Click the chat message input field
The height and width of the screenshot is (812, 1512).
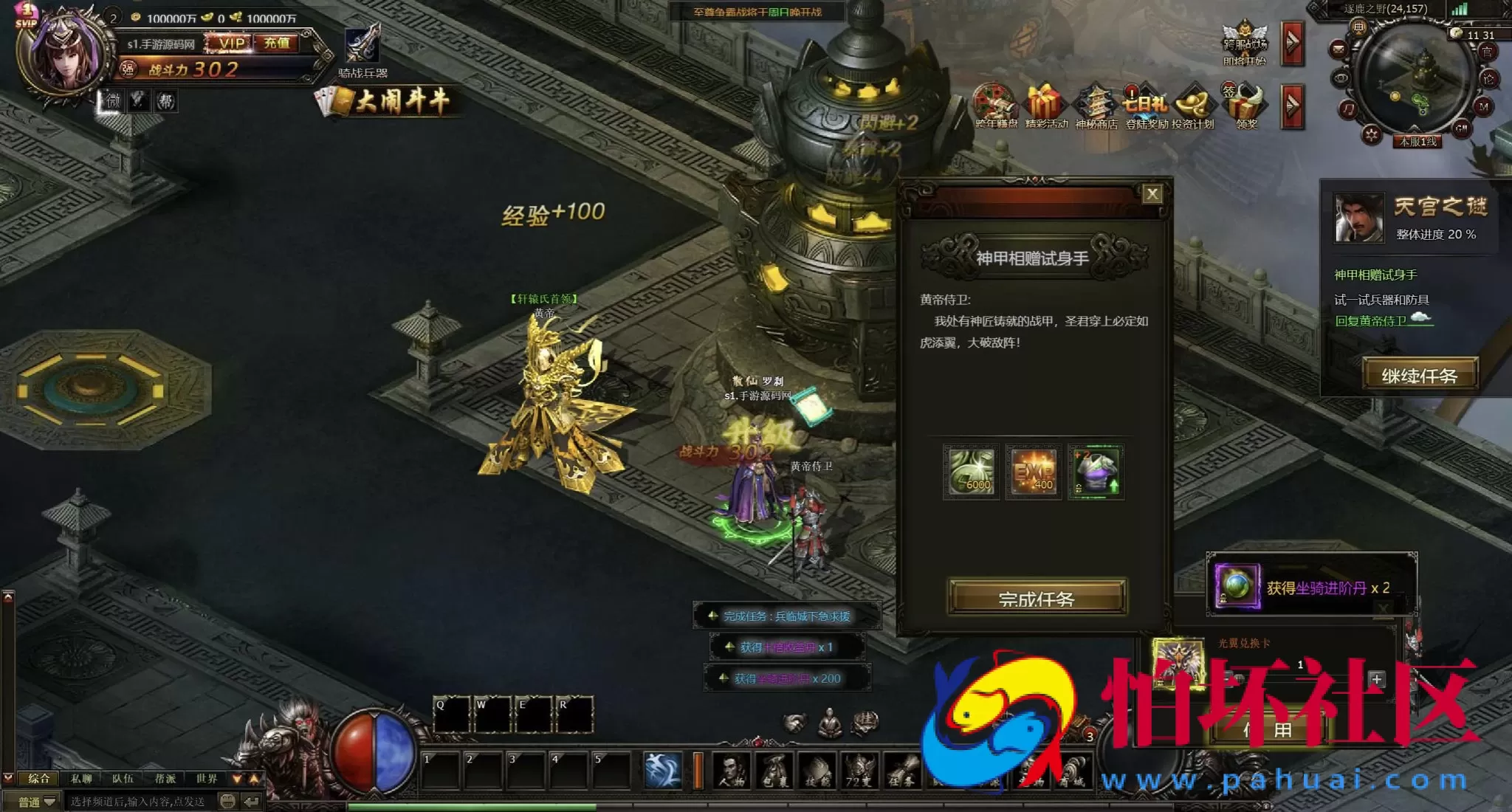[x=140, y=802]
